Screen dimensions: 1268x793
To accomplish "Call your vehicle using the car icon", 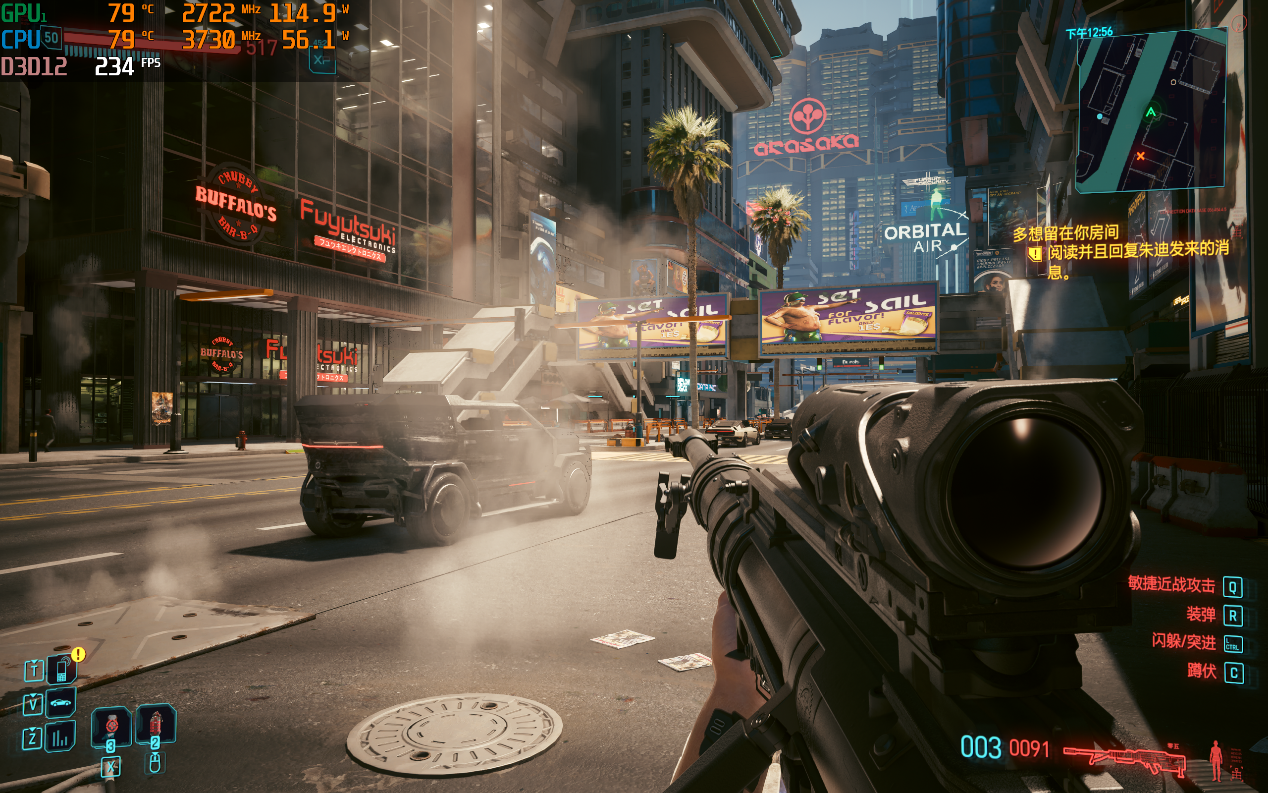I will click(61, 702).
